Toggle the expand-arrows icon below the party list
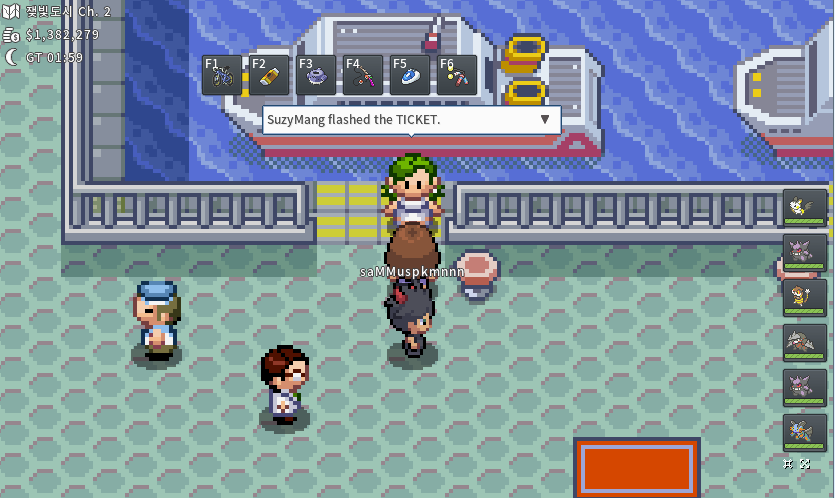Image resolution: width=835 pixels, height=498 pixels. tap(806, 464)
